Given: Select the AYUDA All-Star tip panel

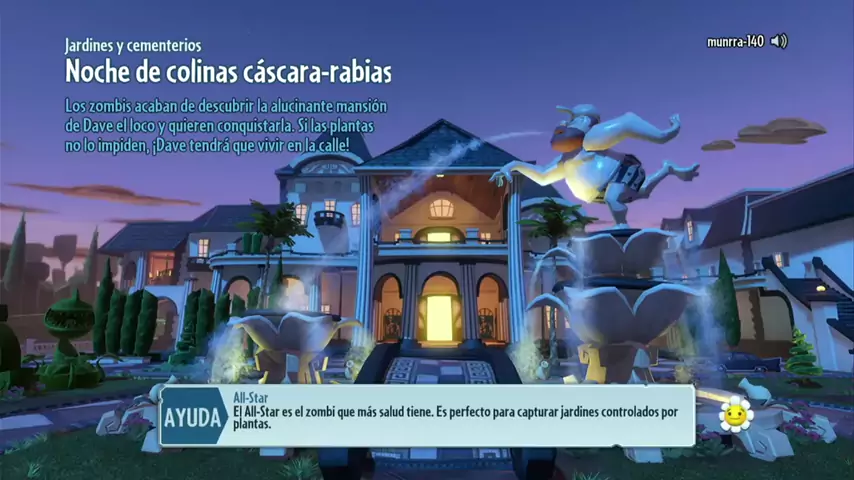Looking at the screenshot, I should click(x=427, y=415).
